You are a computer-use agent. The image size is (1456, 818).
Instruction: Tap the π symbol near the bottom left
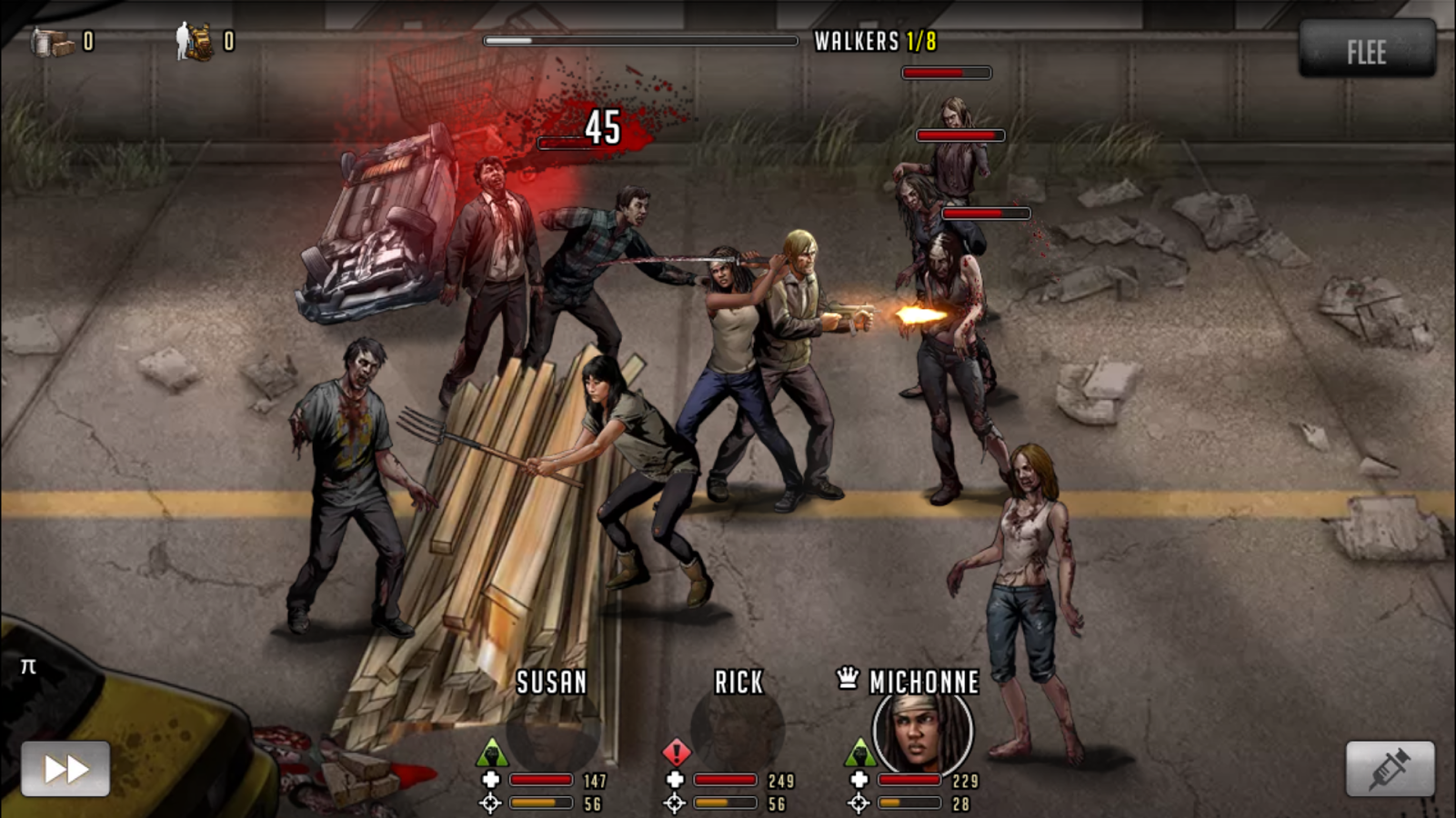[27, 666]
